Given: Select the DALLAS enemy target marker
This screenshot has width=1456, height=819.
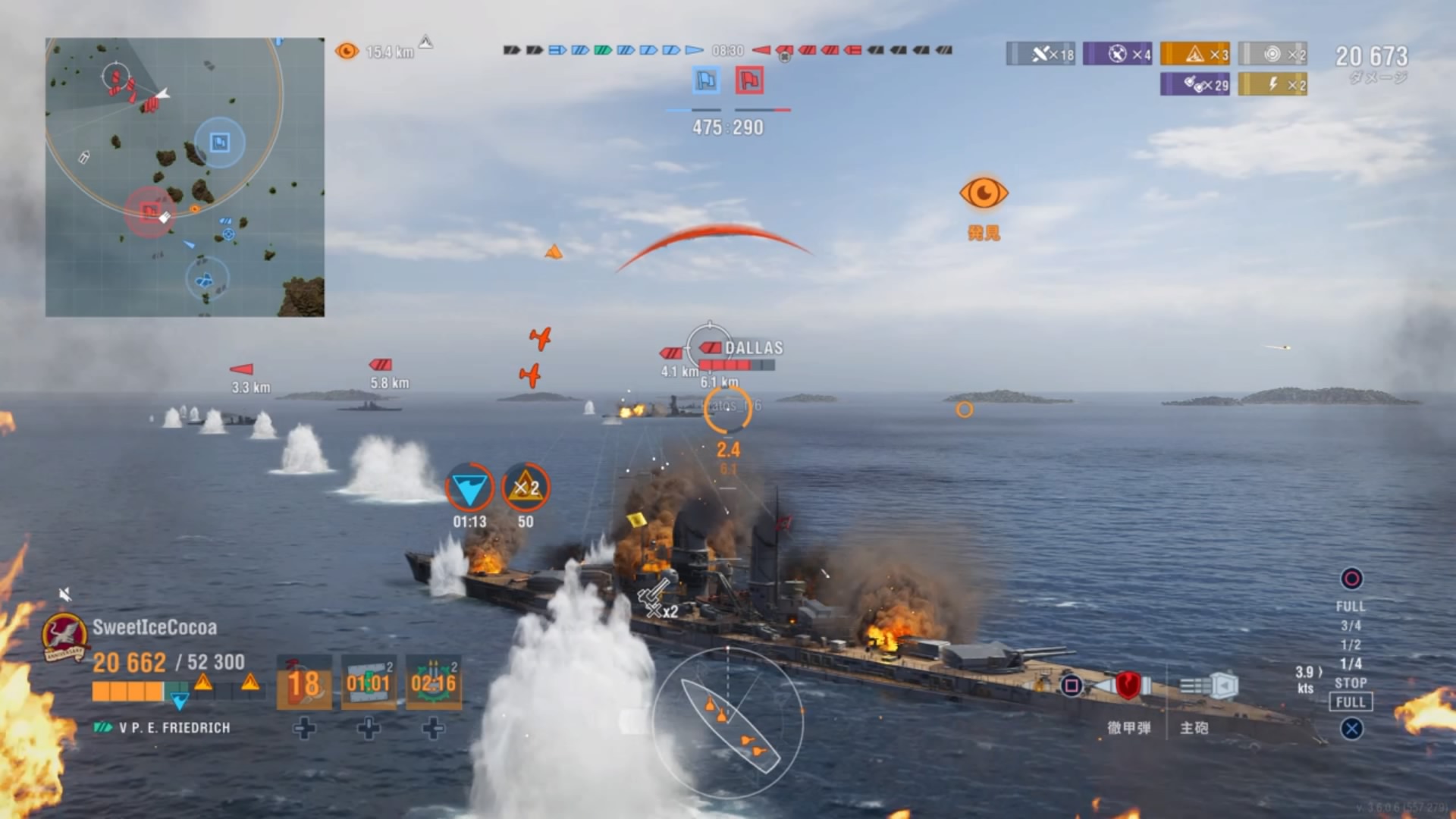Looking at the screenshot, I should 710,347.
